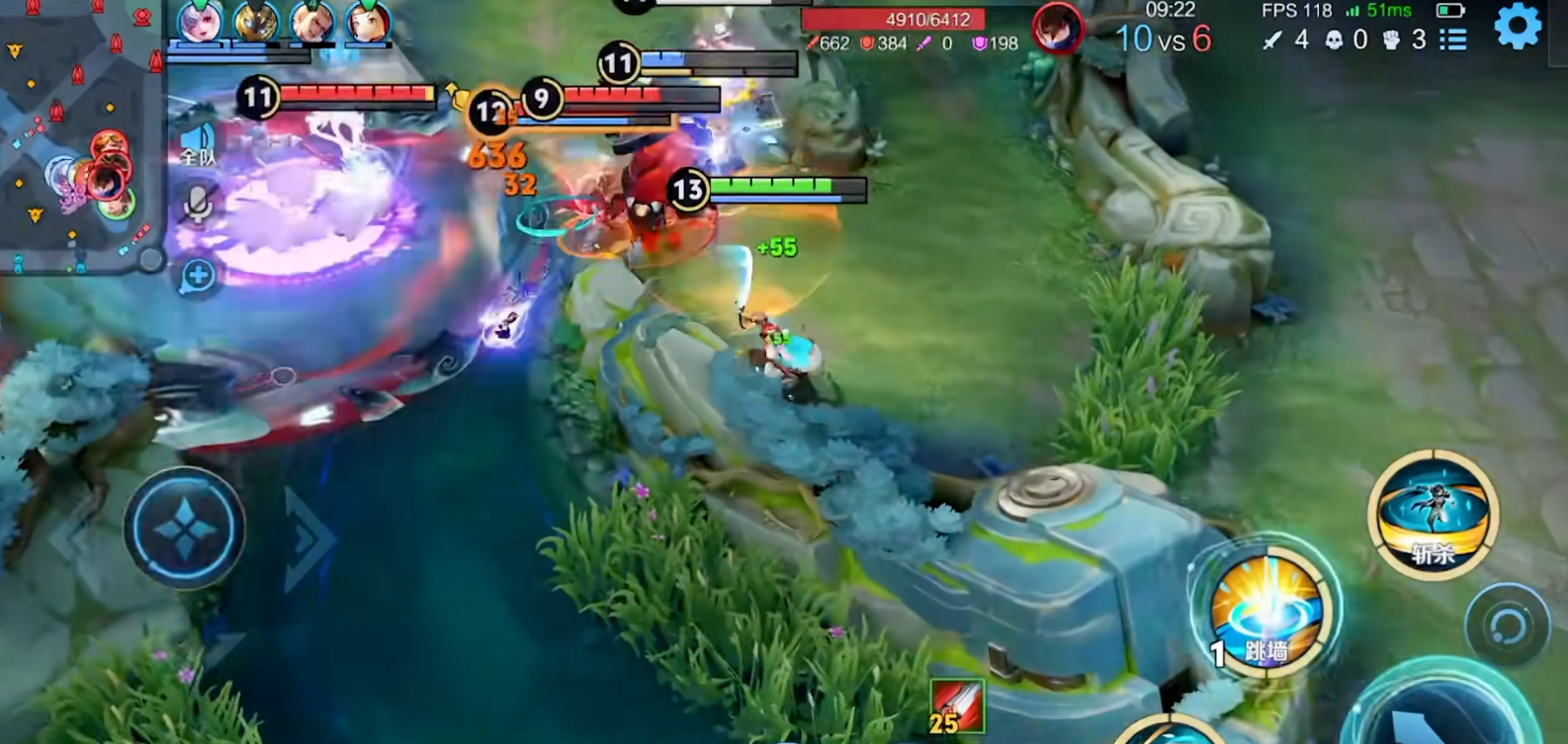
Task: Click the minimap
Action: pyautogui.click(x=79, y=133)
